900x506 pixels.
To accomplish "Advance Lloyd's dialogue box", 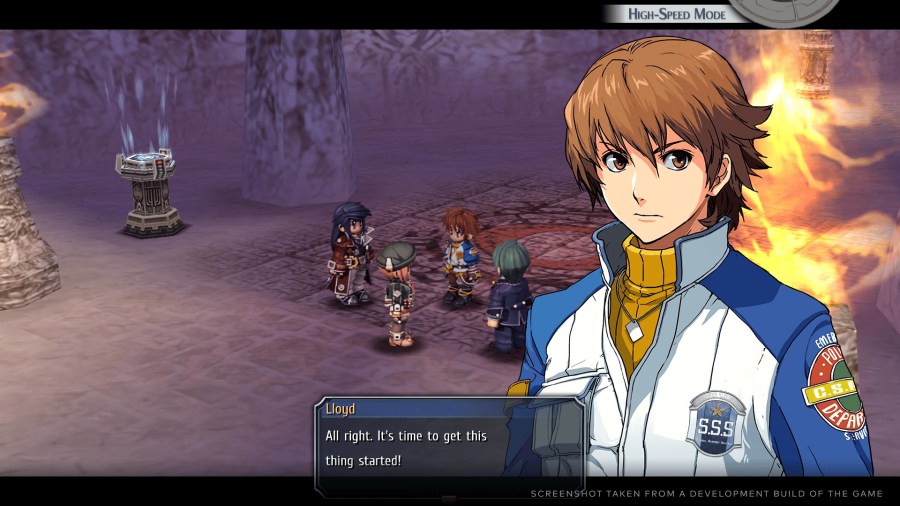I will click(x=448, y=447).
